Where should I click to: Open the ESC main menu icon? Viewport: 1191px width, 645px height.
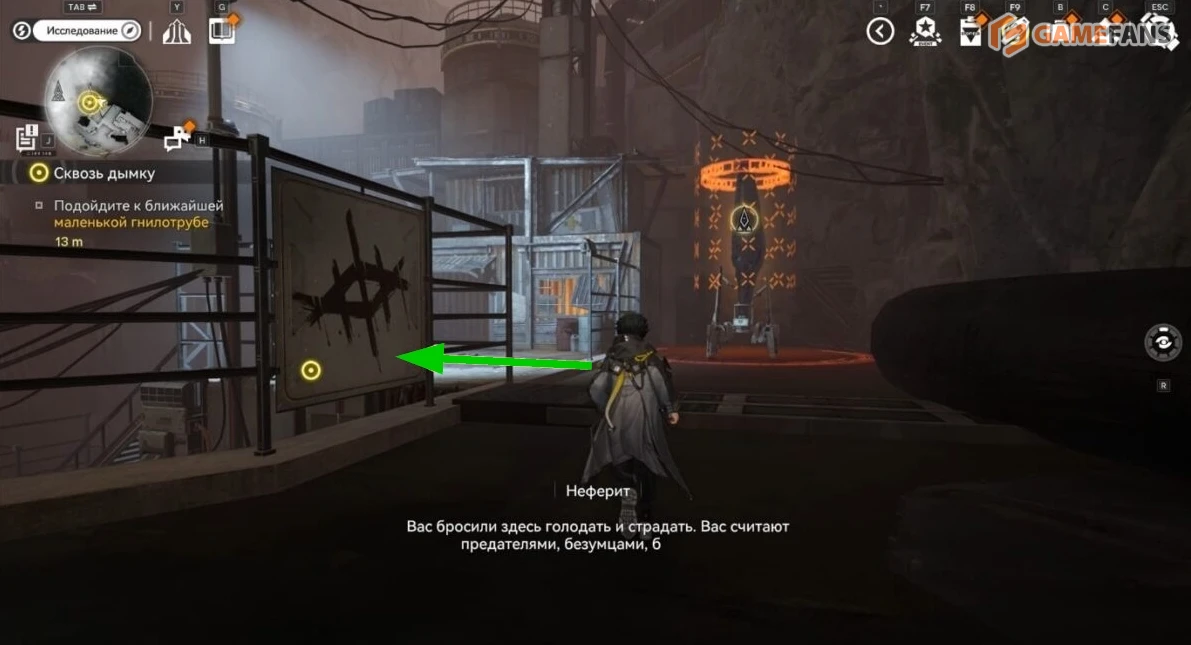click(1159, 32)
